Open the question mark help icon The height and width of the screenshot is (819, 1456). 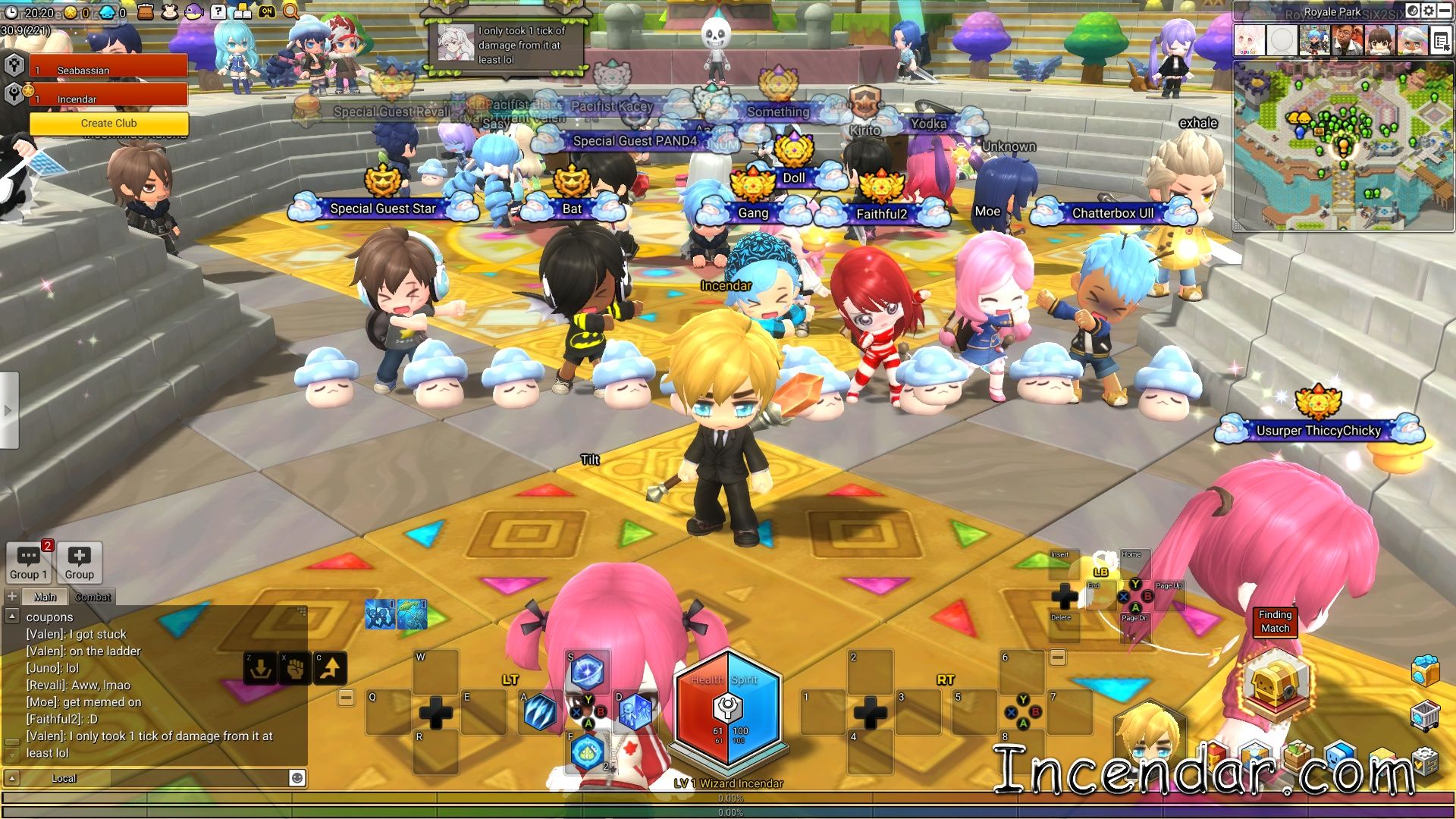[218, 11]
